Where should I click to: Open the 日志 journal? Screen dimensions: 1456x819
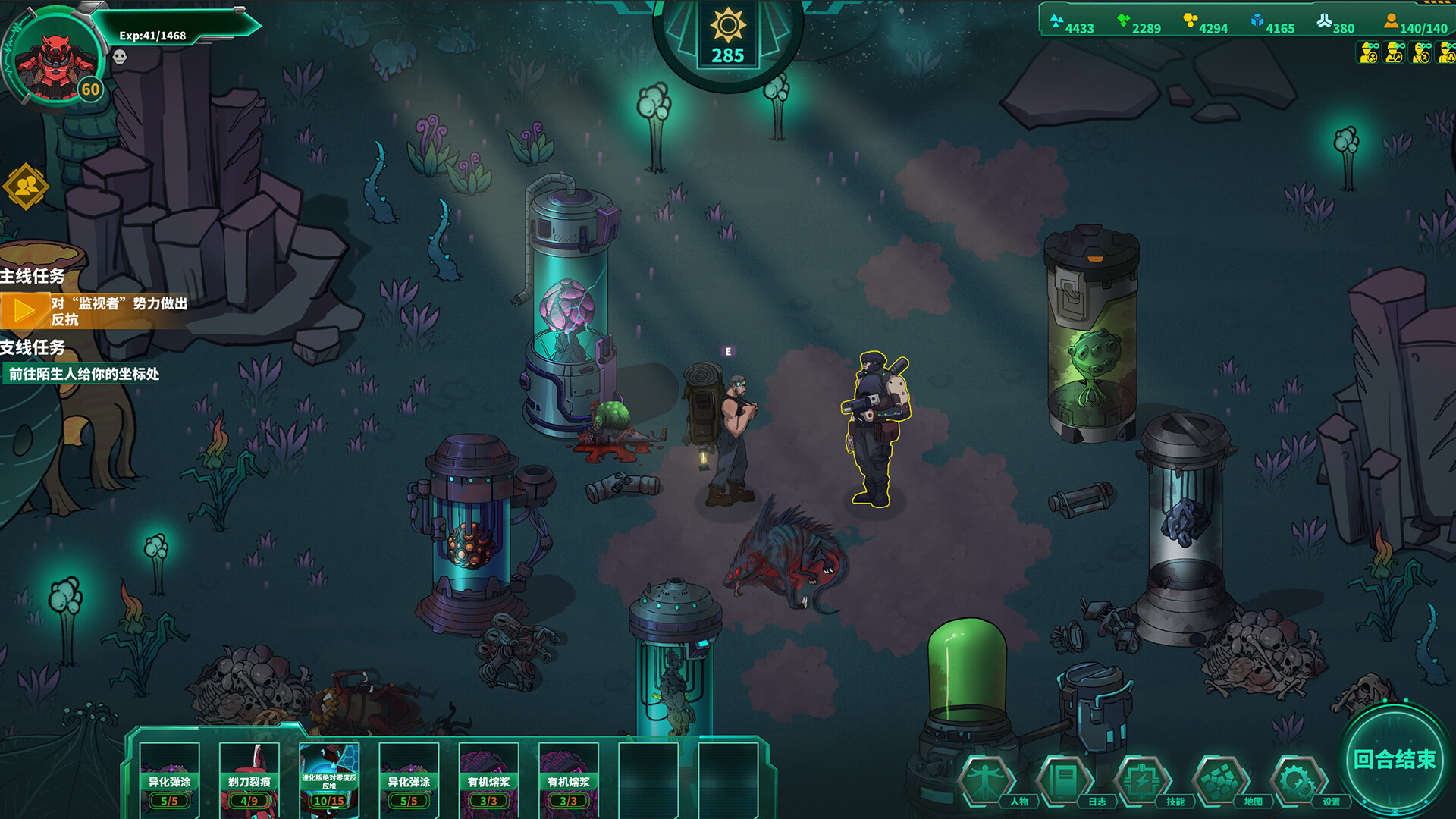tap(1064, 780)
